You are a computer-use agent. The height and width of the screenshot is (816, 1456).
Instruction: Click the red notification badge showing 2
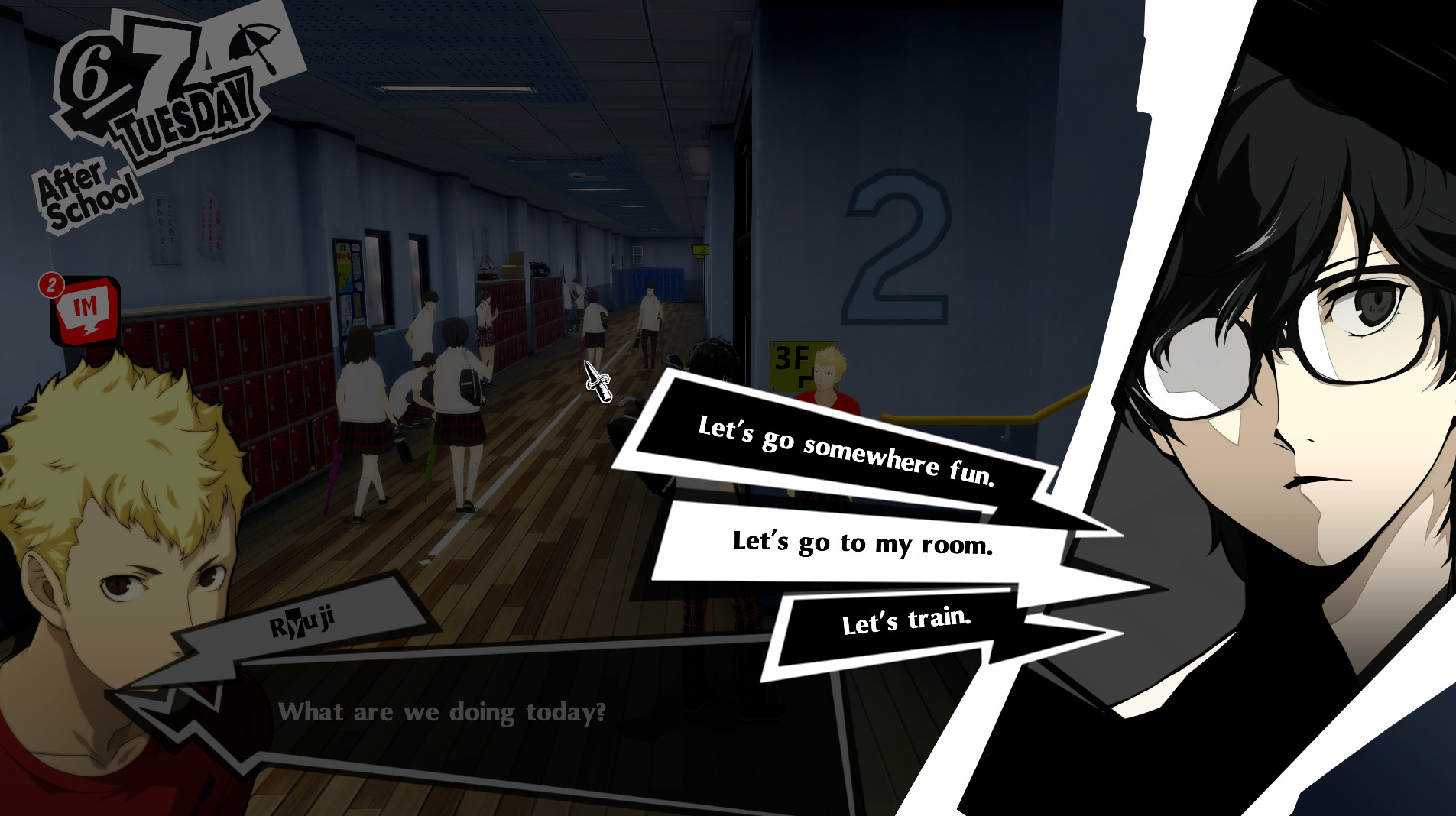click(50, 284)
